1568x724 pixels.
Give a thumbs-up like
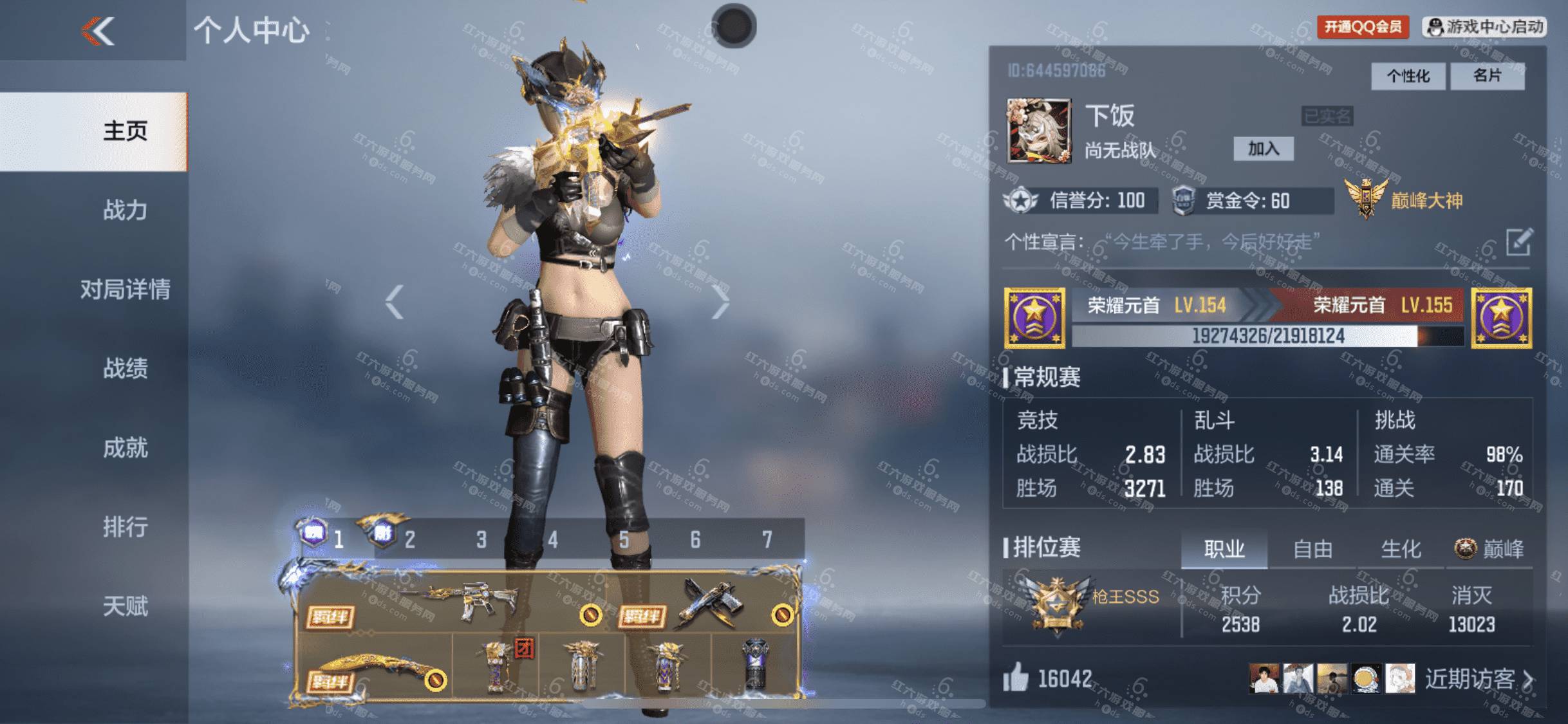click(x=1016, y=678)
